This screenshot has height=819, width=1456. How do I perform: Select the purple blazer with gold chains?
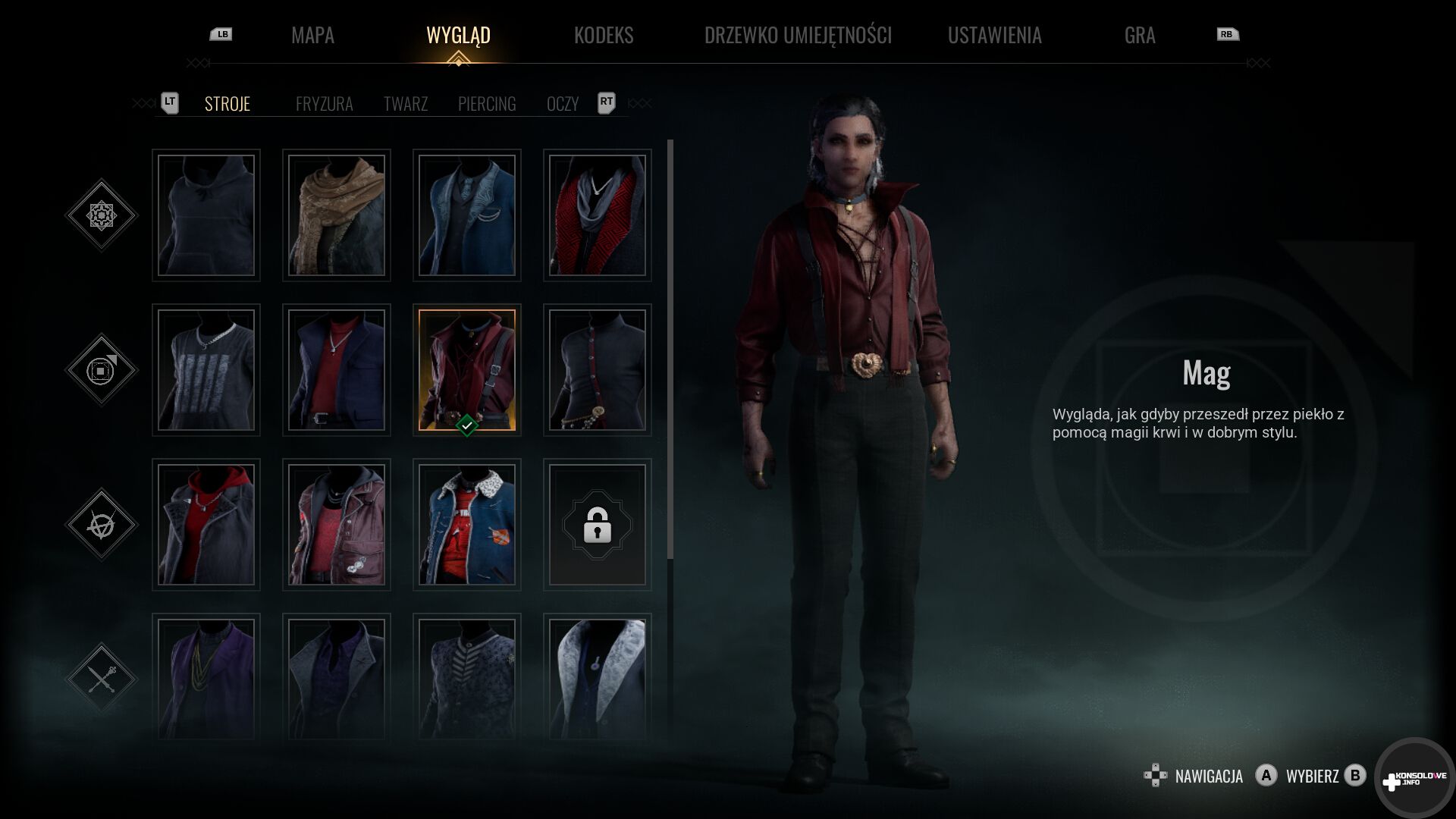206,676
